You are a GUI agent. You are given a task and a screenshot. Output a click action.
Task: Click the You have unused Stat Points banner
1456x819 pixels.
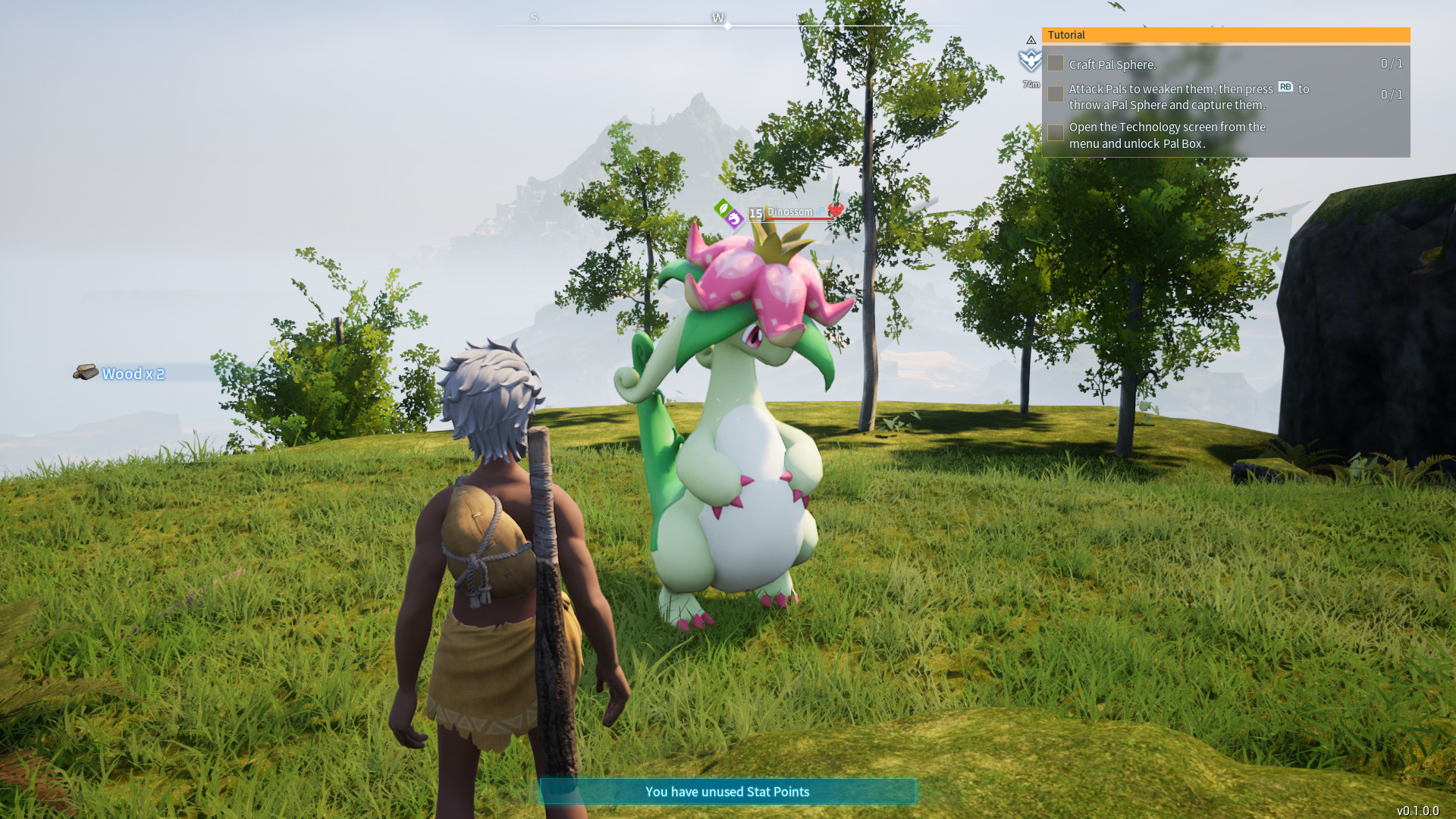pyautogui.click(x=727, y=792)
